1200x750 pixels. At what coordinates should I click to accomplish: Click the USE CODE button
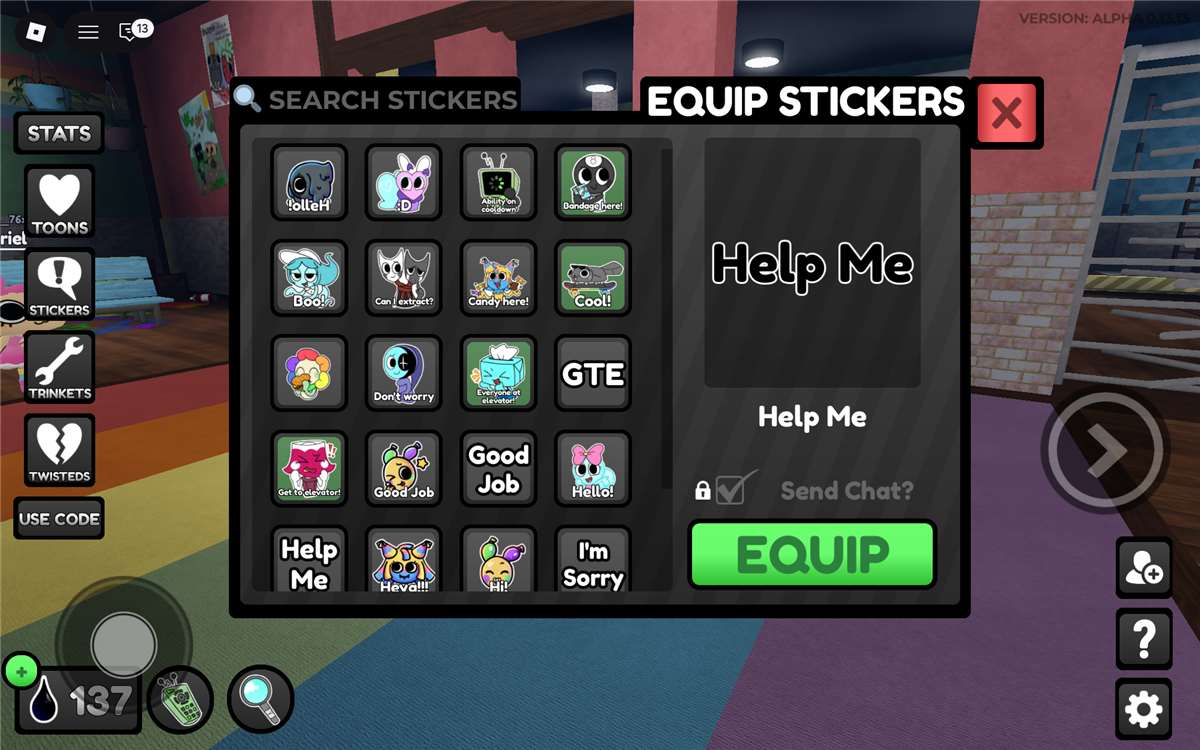[59, 519]
